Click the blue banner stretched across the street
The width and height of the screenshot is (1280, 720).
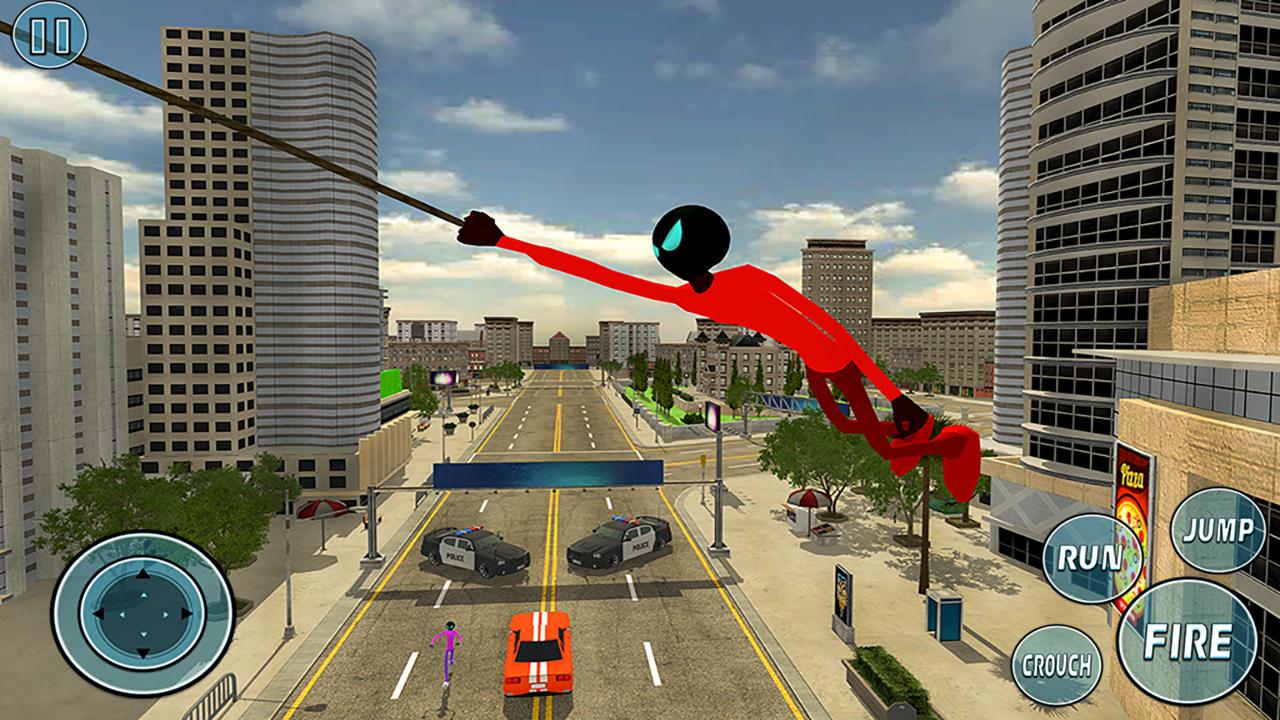pyautogui.click(x=550, y=472)
